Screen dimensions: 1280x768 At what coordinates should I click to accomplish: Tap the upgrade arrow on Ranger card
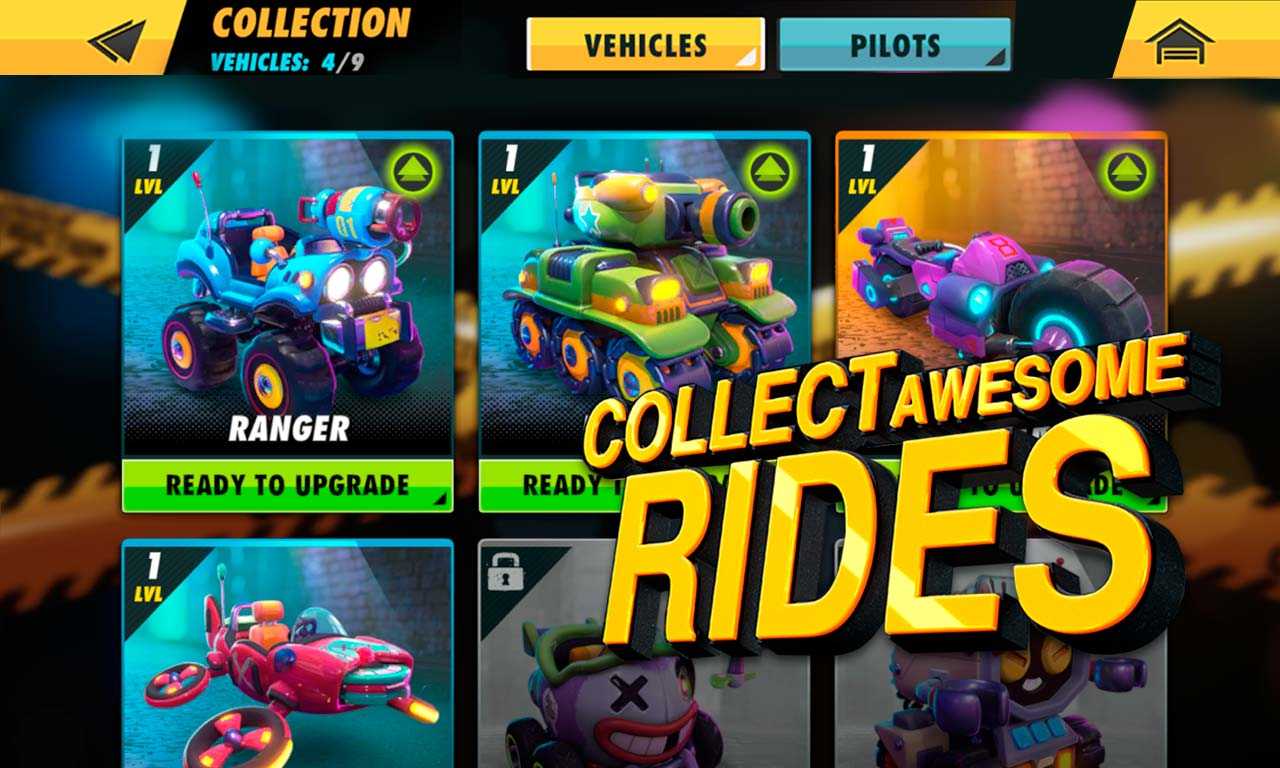[x=412, y=172]
